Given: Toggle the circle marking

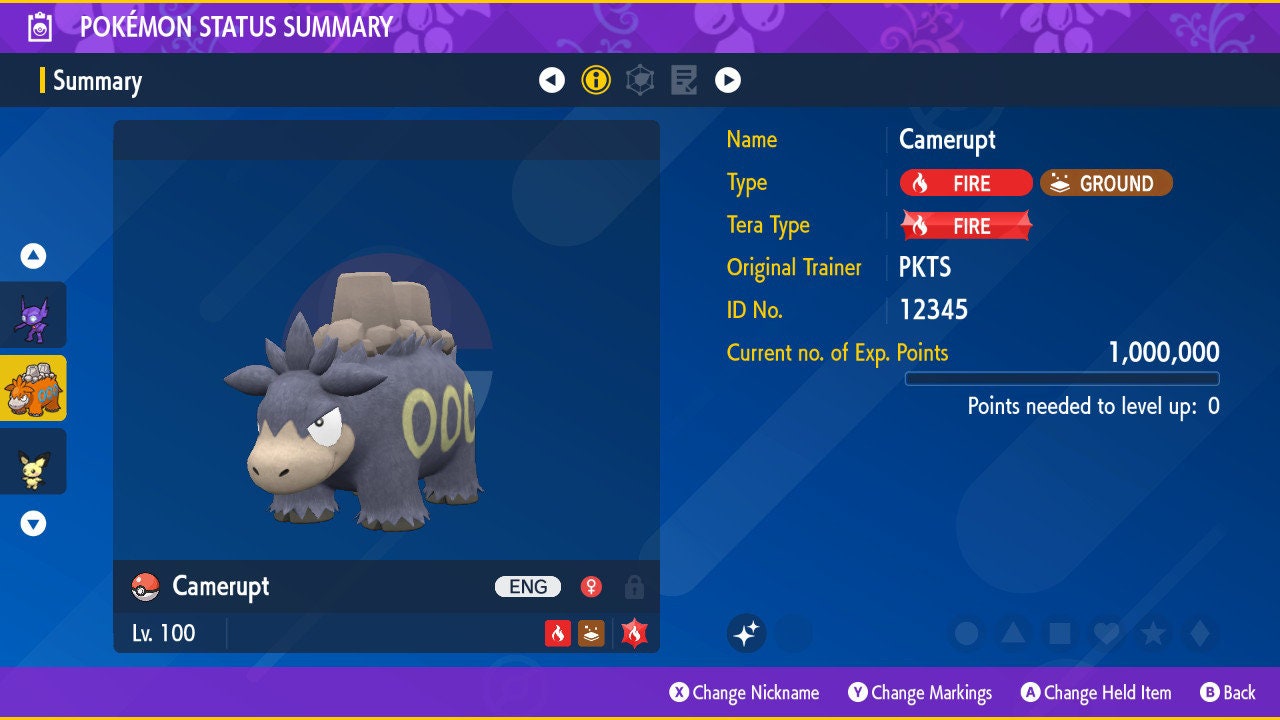Looking at the screenshot, I should coord(966,634).
